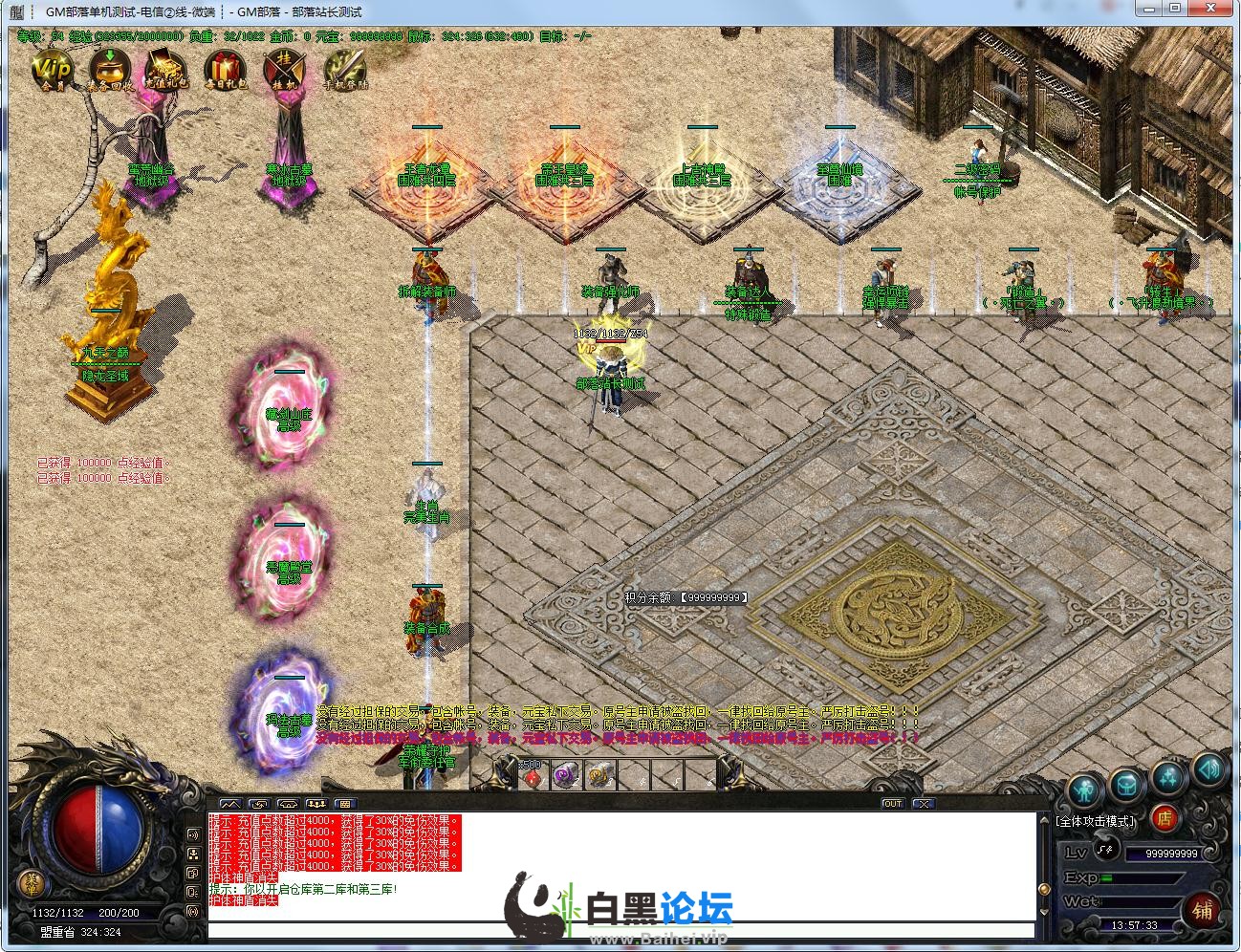
Task: Claim the 每日礼包 daily gift box
Action: (x=225, y=69)
